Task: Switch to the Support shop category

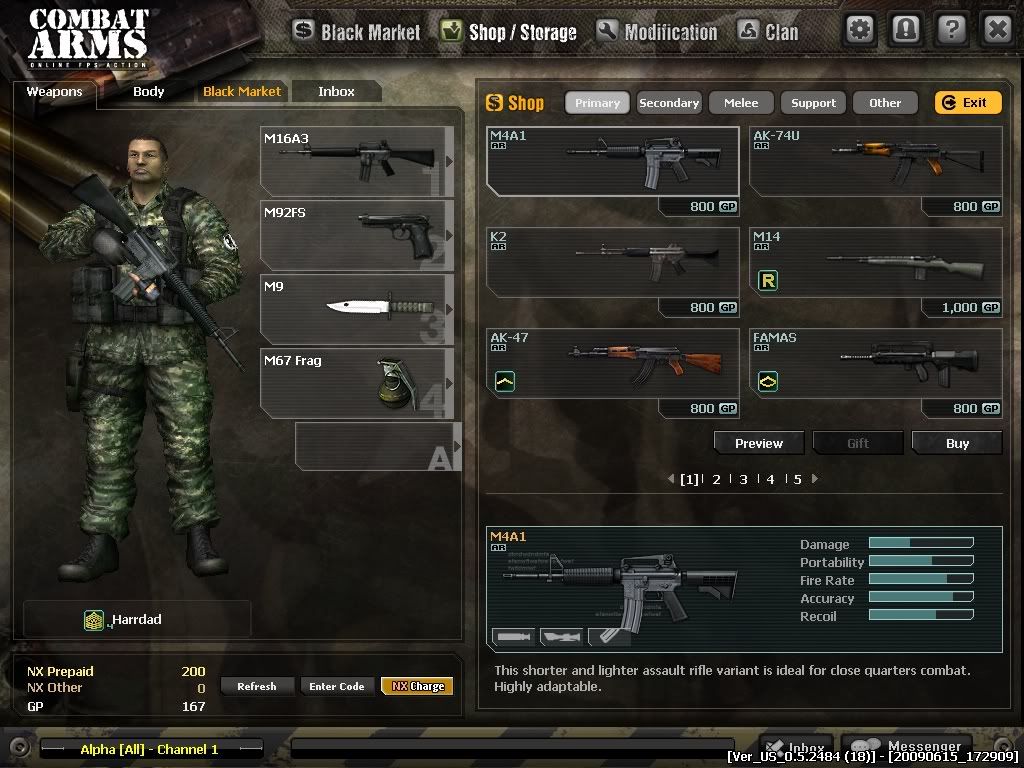Action: pyautogui.click(x=813, y=103)
